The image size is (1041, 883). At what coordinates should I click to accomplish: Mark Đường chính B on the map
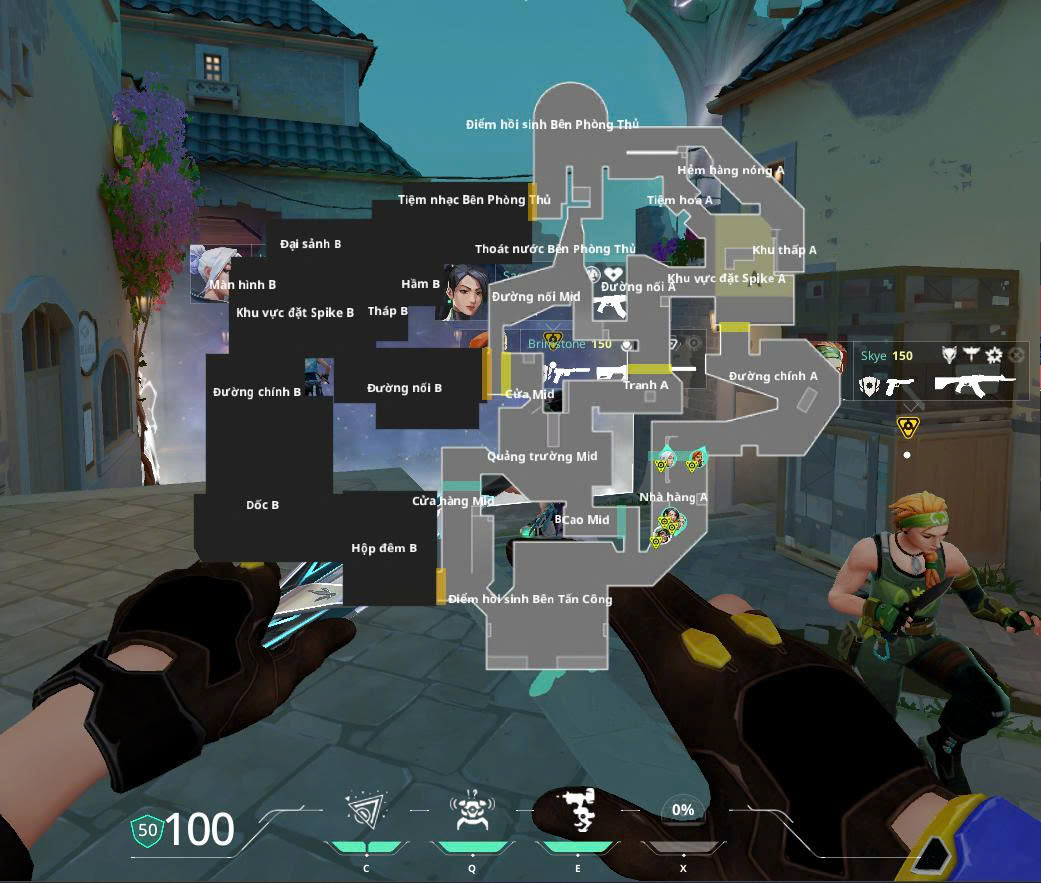coord(257,393)
